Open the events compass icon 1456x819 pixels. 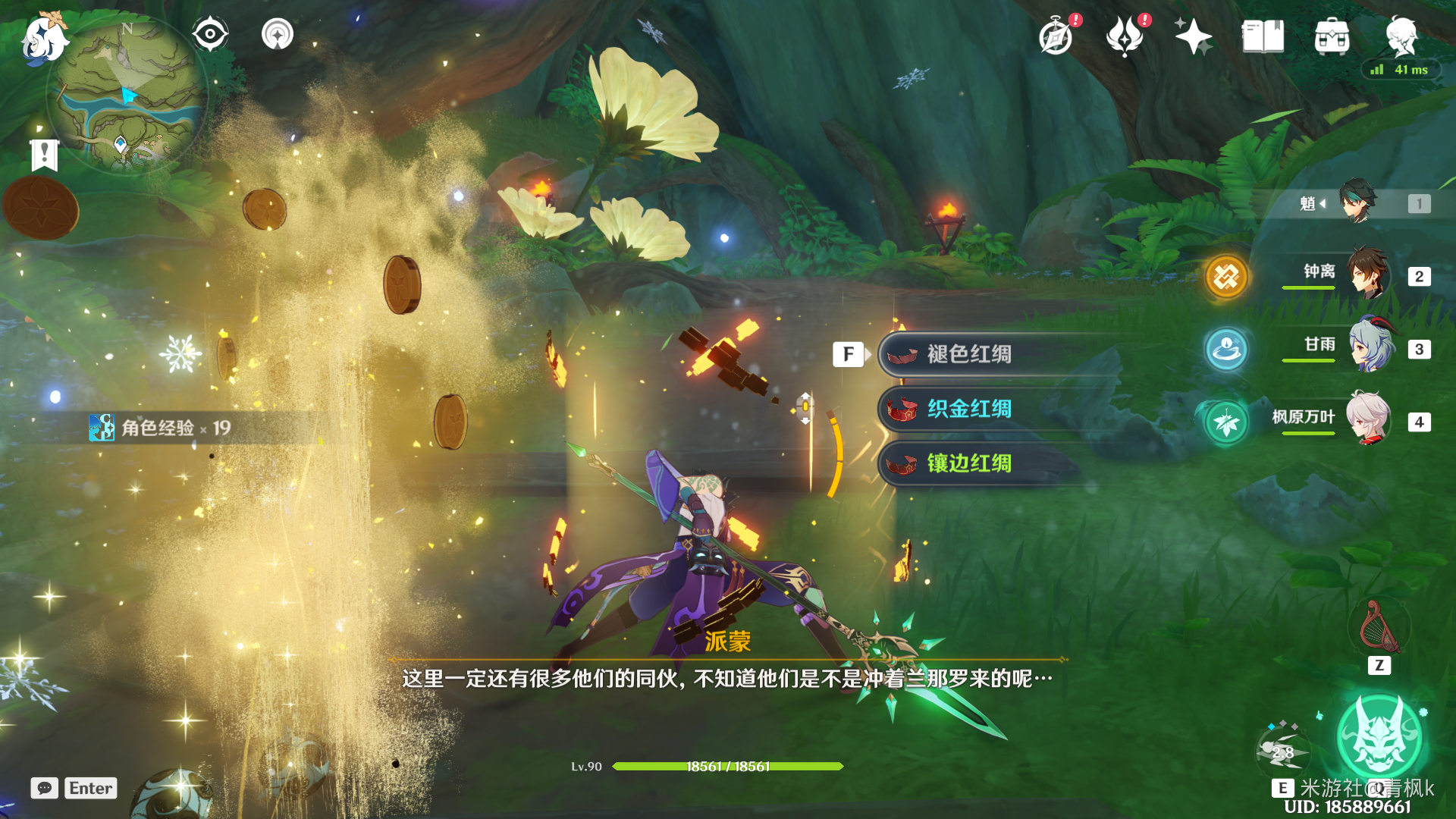1056,36
